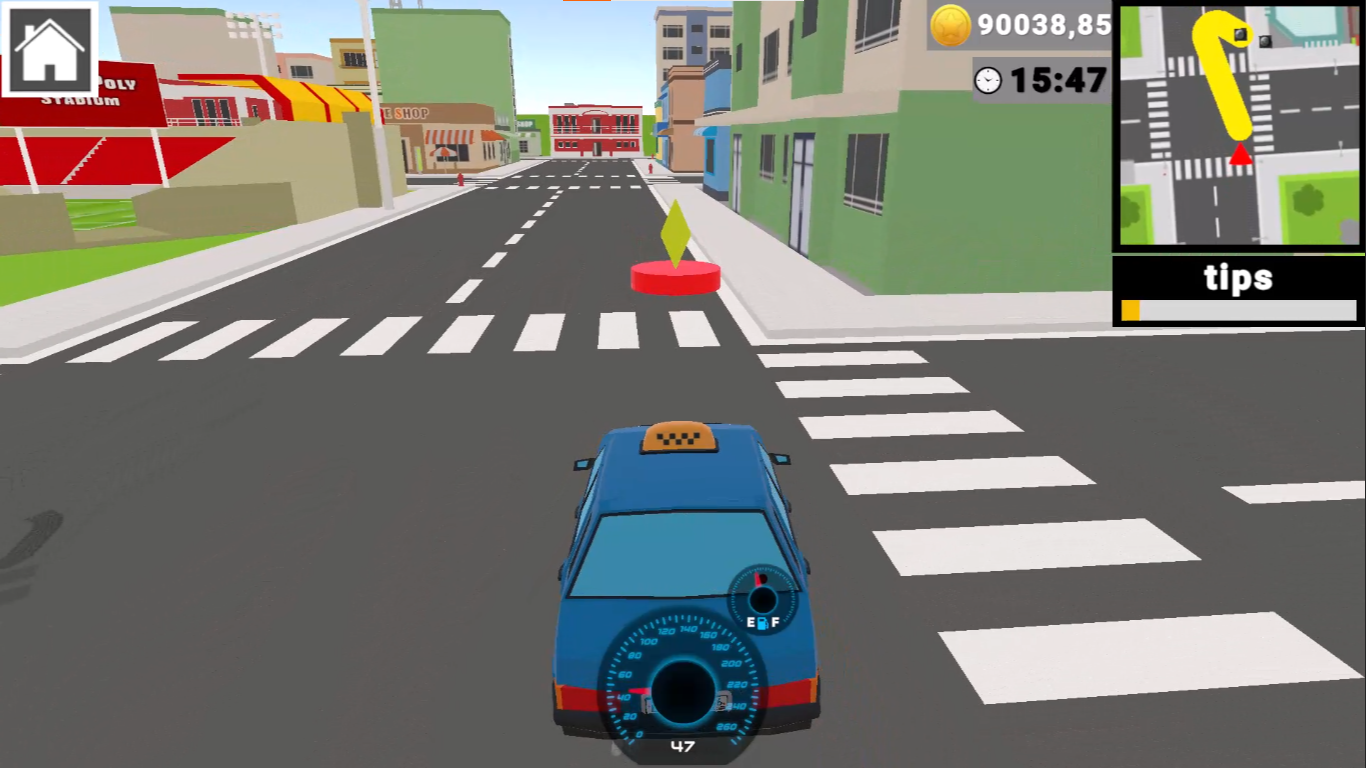Click the black tips header bar
The width and height of the screenshot is (1366, 768).
coord(1238,279)
